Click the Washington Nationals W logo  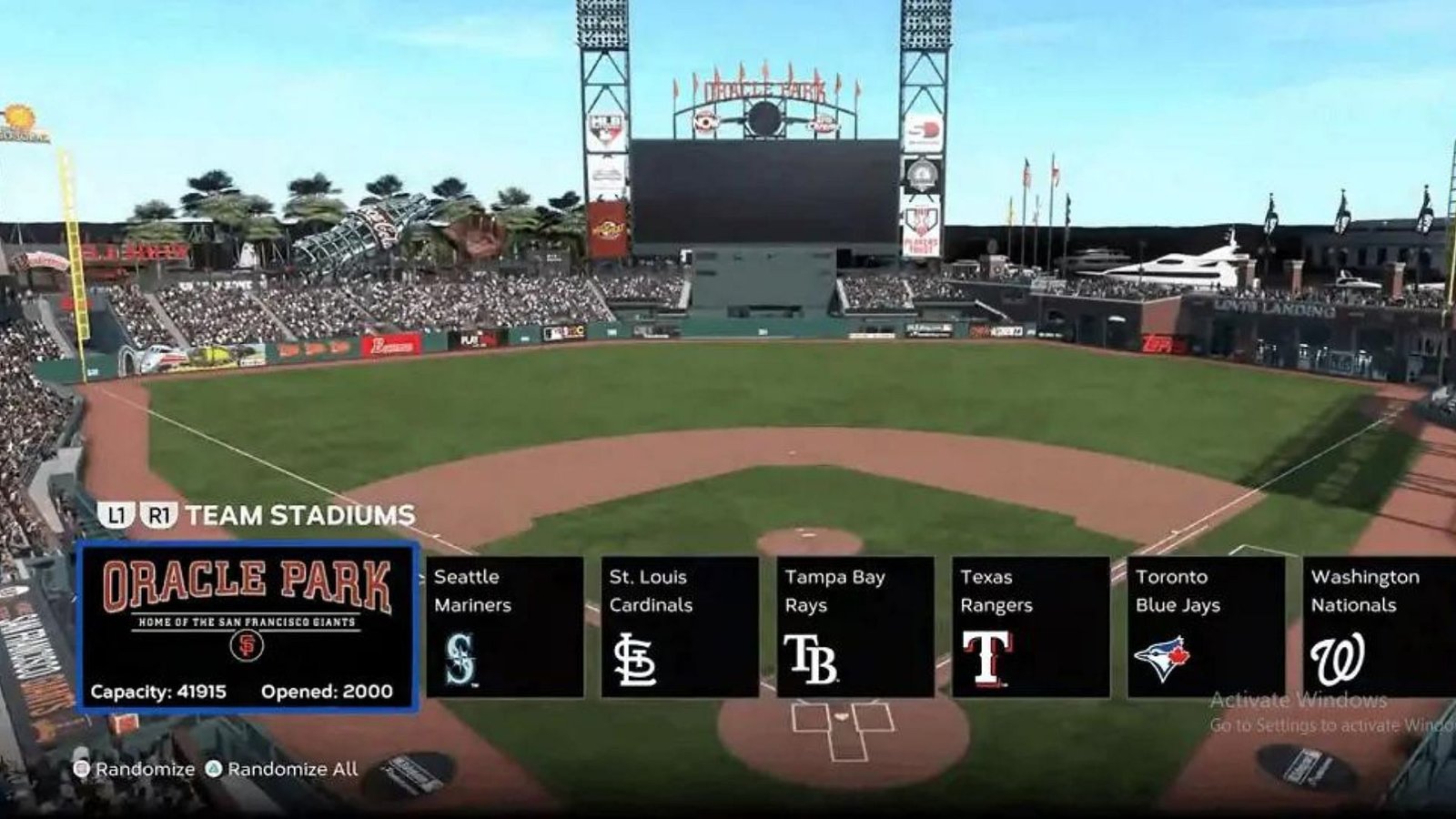coord(1337,657)
